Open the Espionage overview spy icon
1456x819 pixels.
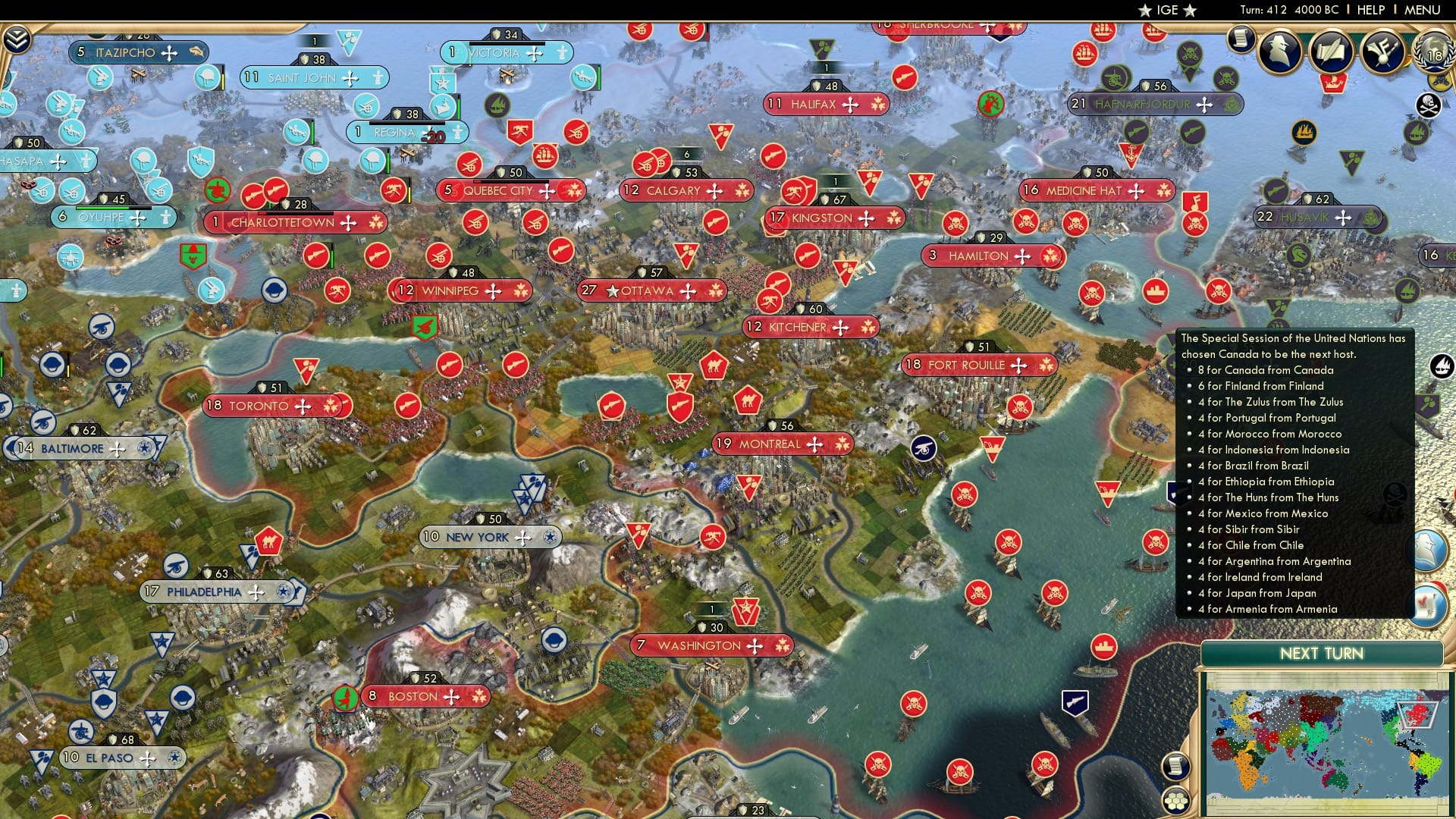[x=1280, y=52]
